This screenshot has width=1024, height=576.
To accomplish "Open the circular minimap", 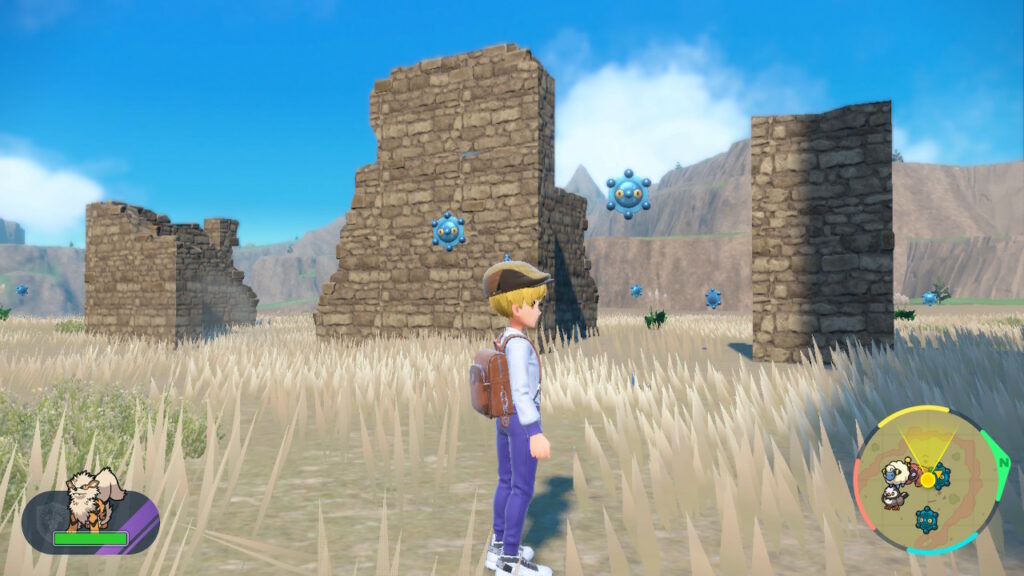I will click(927, 480).
